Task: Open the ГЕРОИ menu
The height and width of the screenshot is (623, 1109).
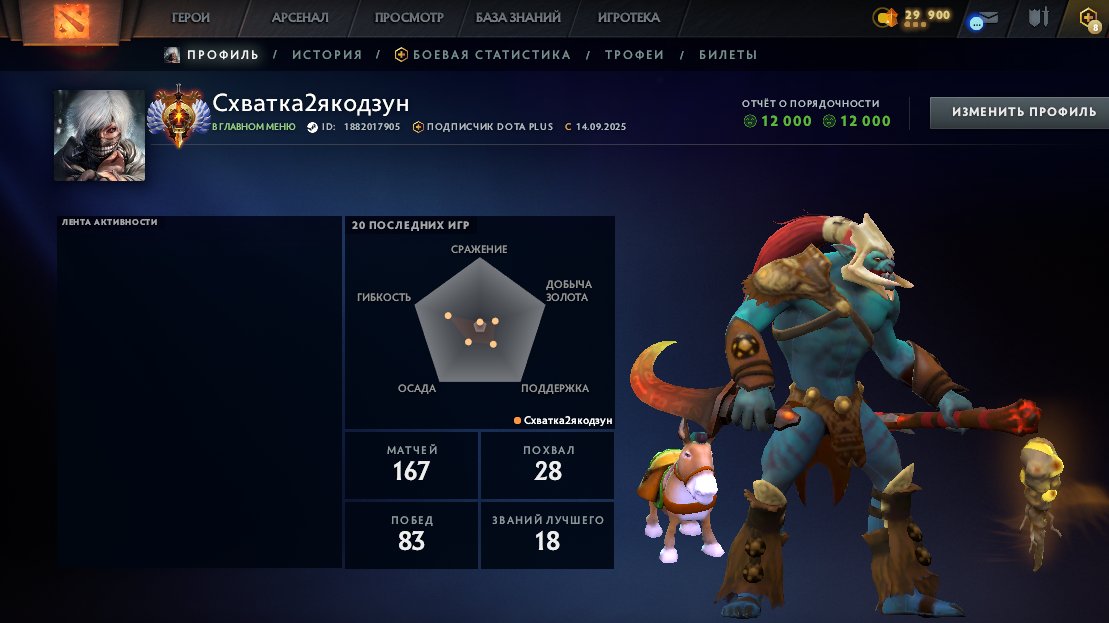Action: pos(191,17)
